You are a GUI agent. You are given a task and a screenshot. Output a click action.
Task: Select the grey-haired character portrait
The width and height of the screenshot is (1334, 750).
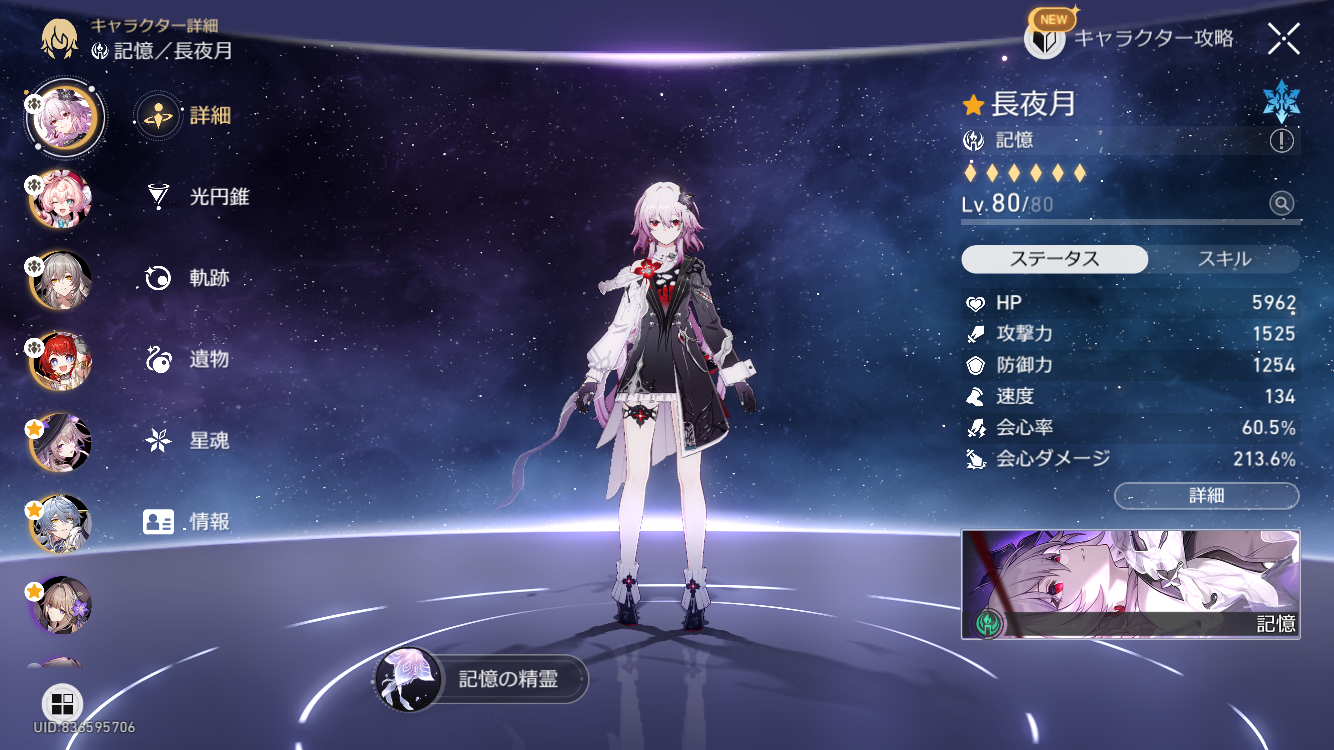(x=61, y=281)
